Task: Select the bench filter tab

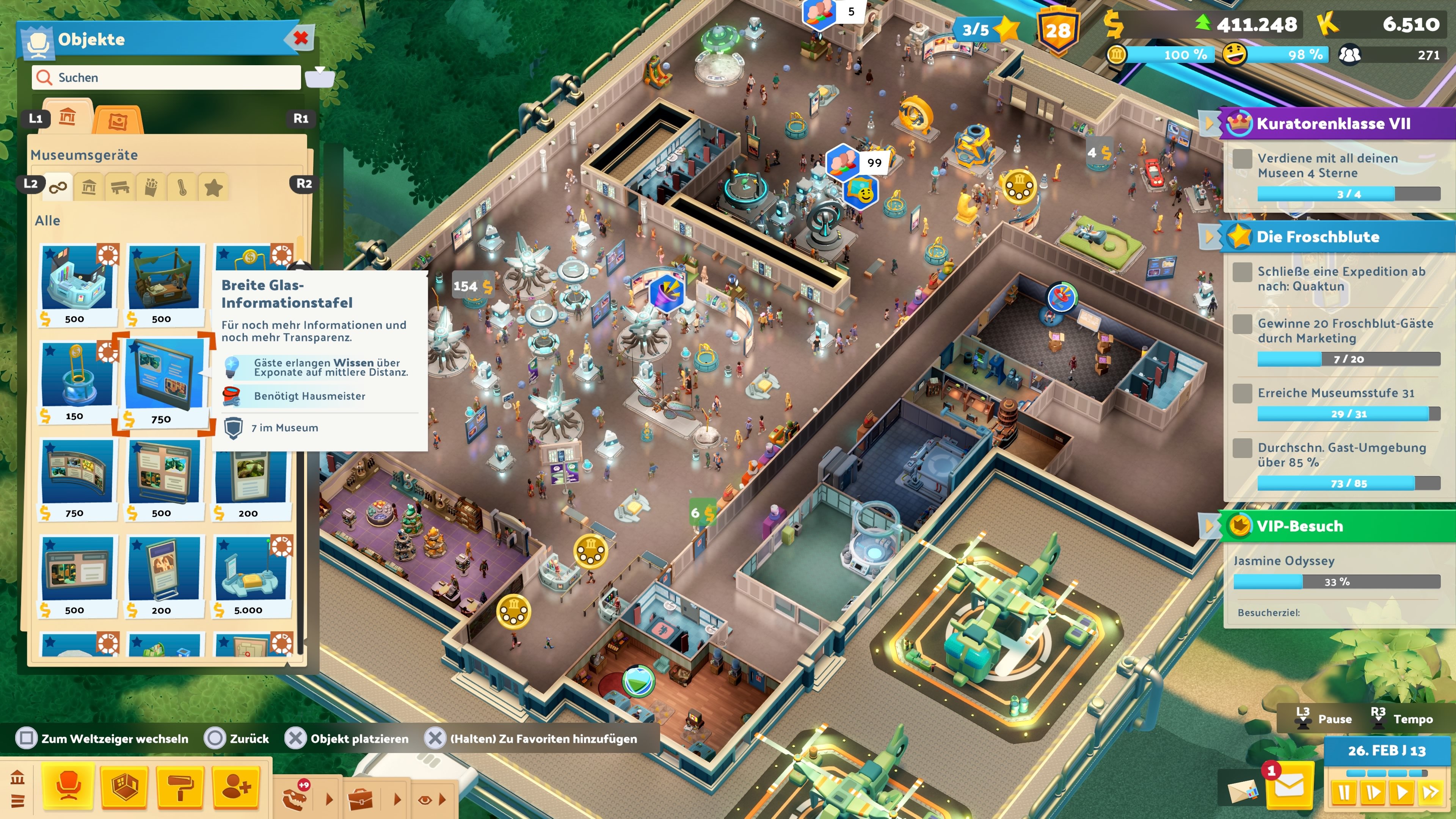Action: (120, 187)
